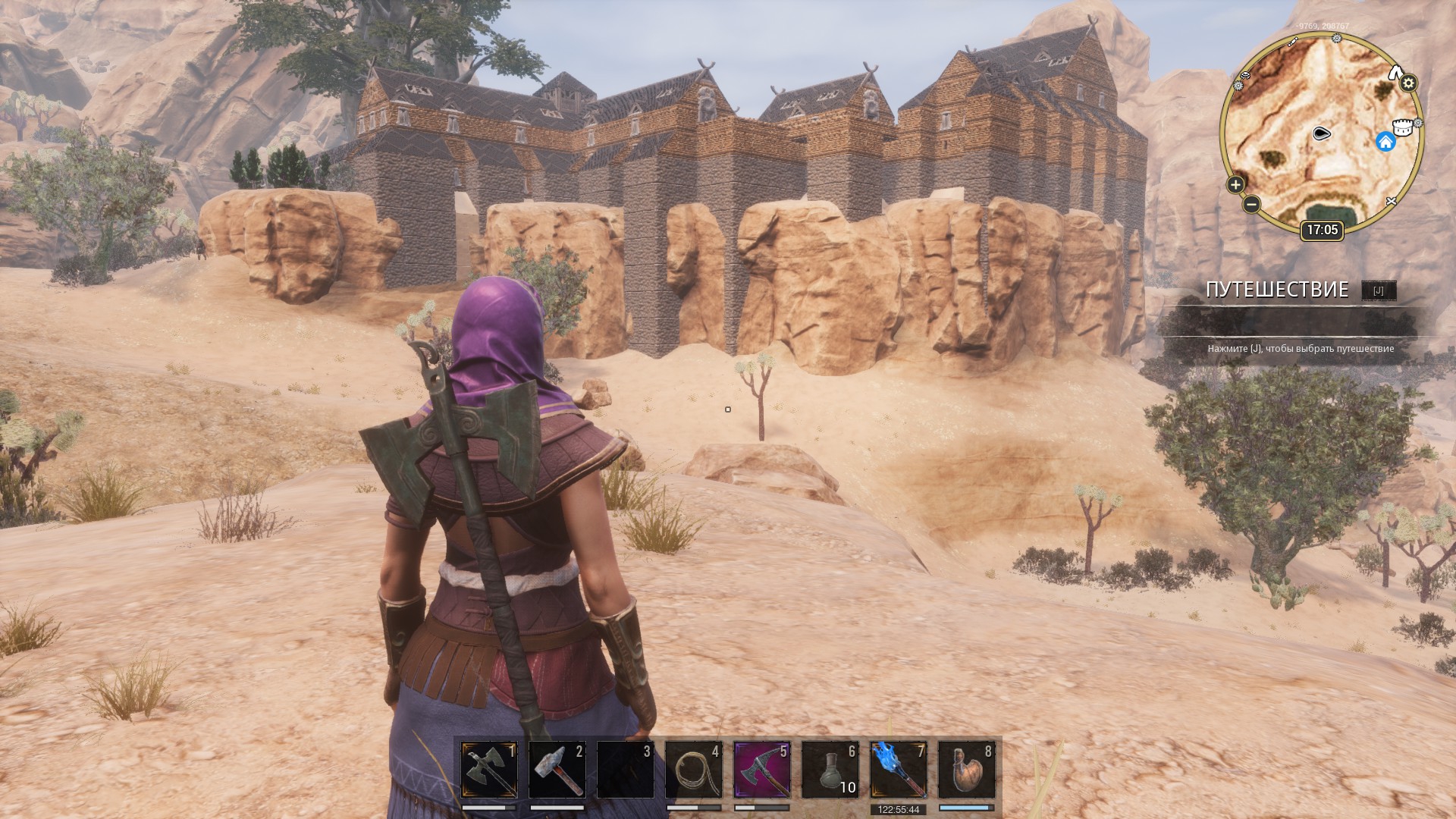
Task: Select the purple-highlighted hatchet slot
Action: point(762,770)
